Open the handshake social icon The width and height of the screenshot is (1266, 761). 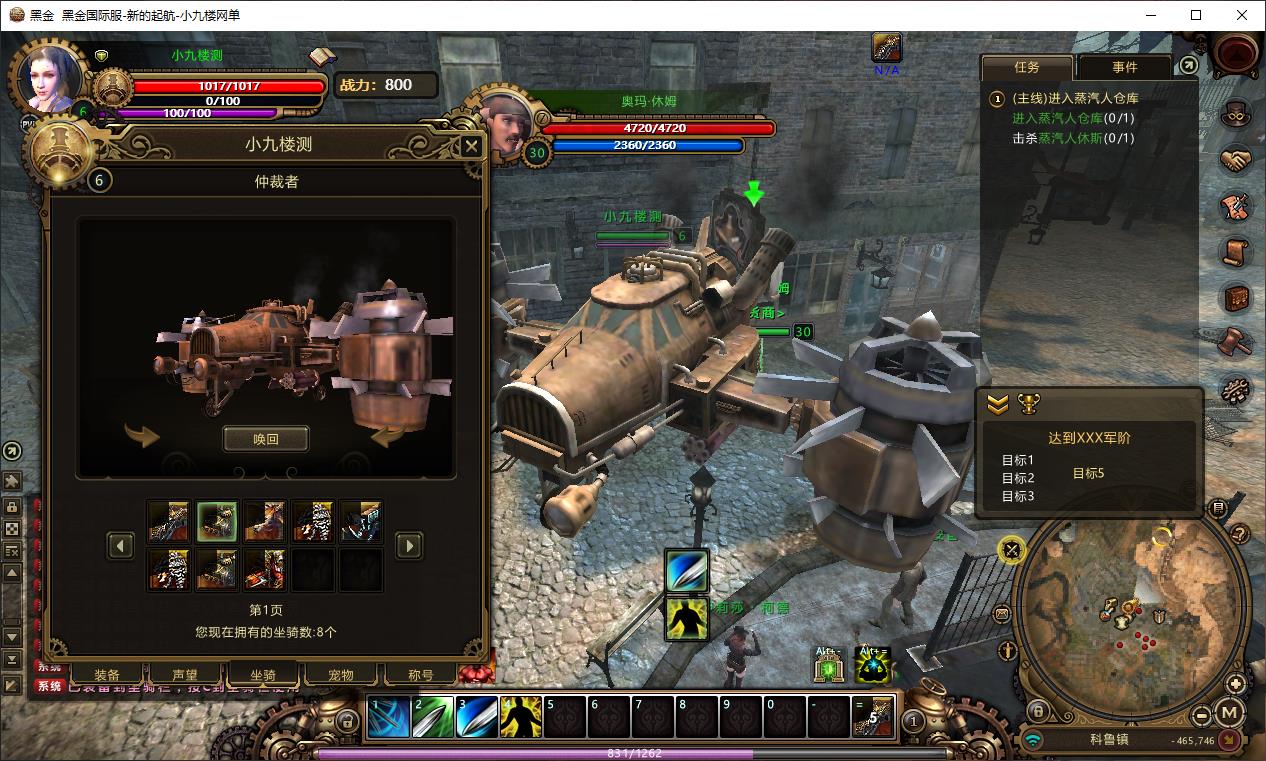click(1237, 160)
